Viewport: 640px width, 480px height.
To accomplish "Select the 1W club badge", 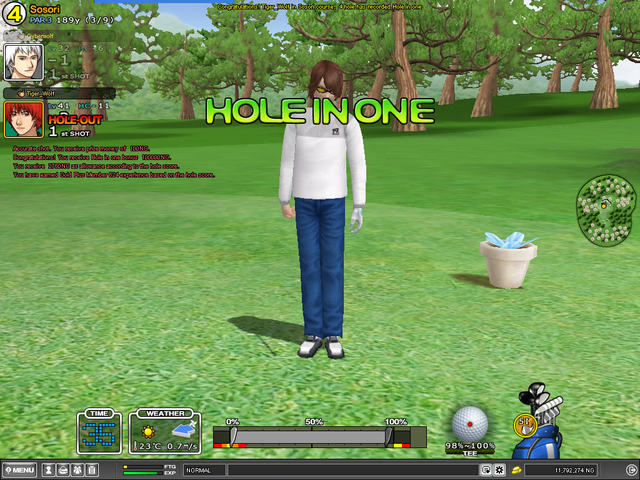I will pos(525,423).
